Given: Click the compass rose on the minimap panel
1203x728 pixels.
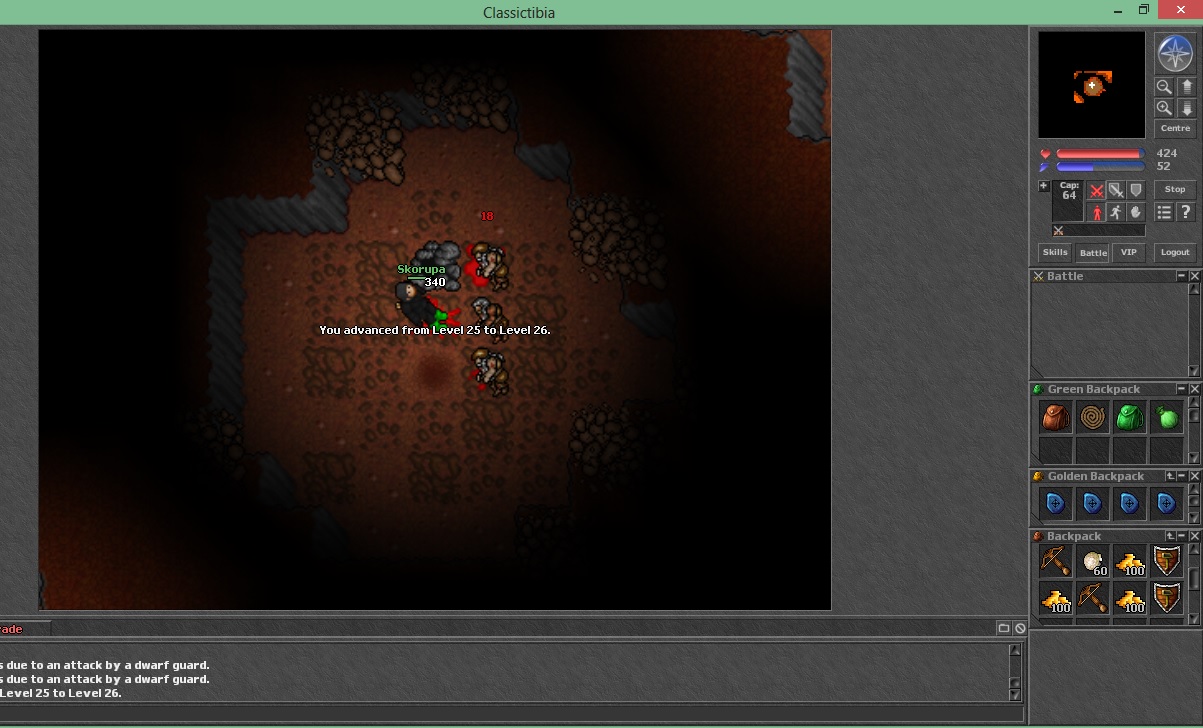Looking at the screenshot, I should (x=1174, y=52).
